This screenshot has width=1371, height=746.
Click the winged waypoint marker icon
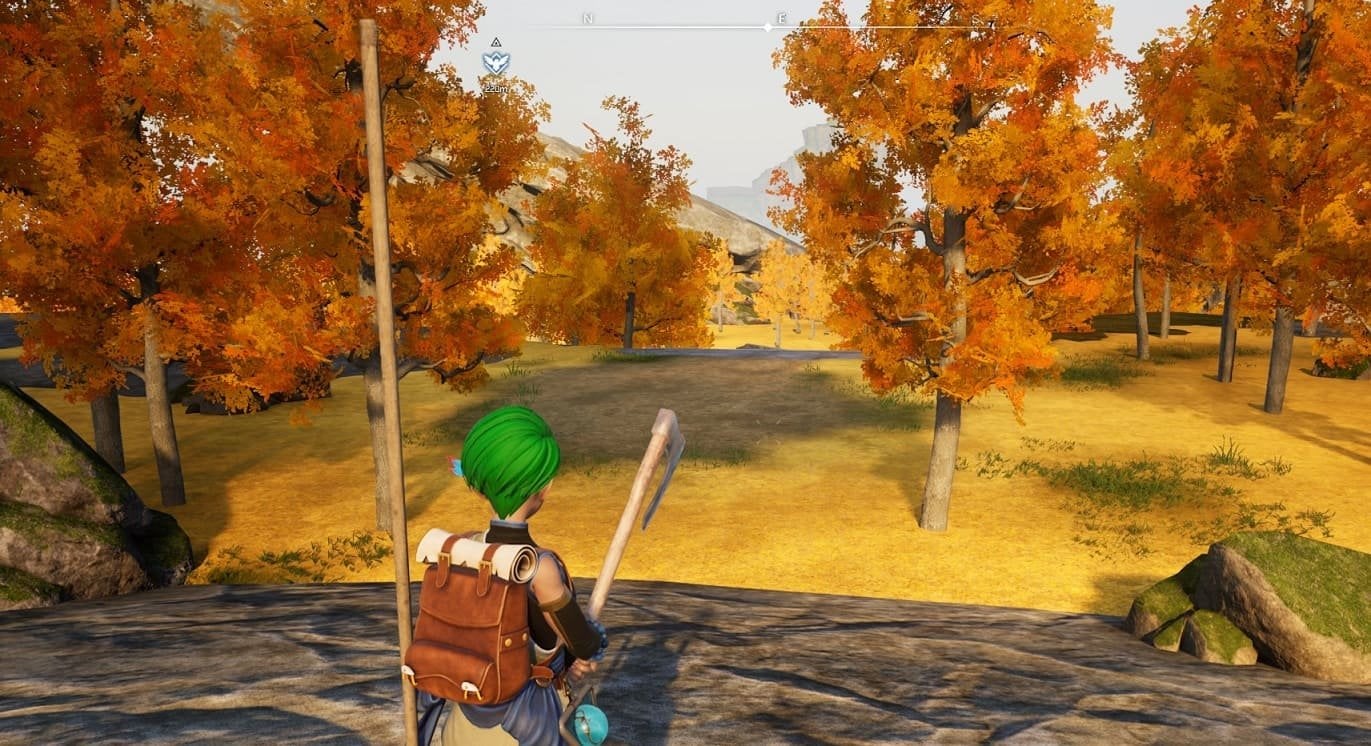pyautogui.click(x=495, y=63)
